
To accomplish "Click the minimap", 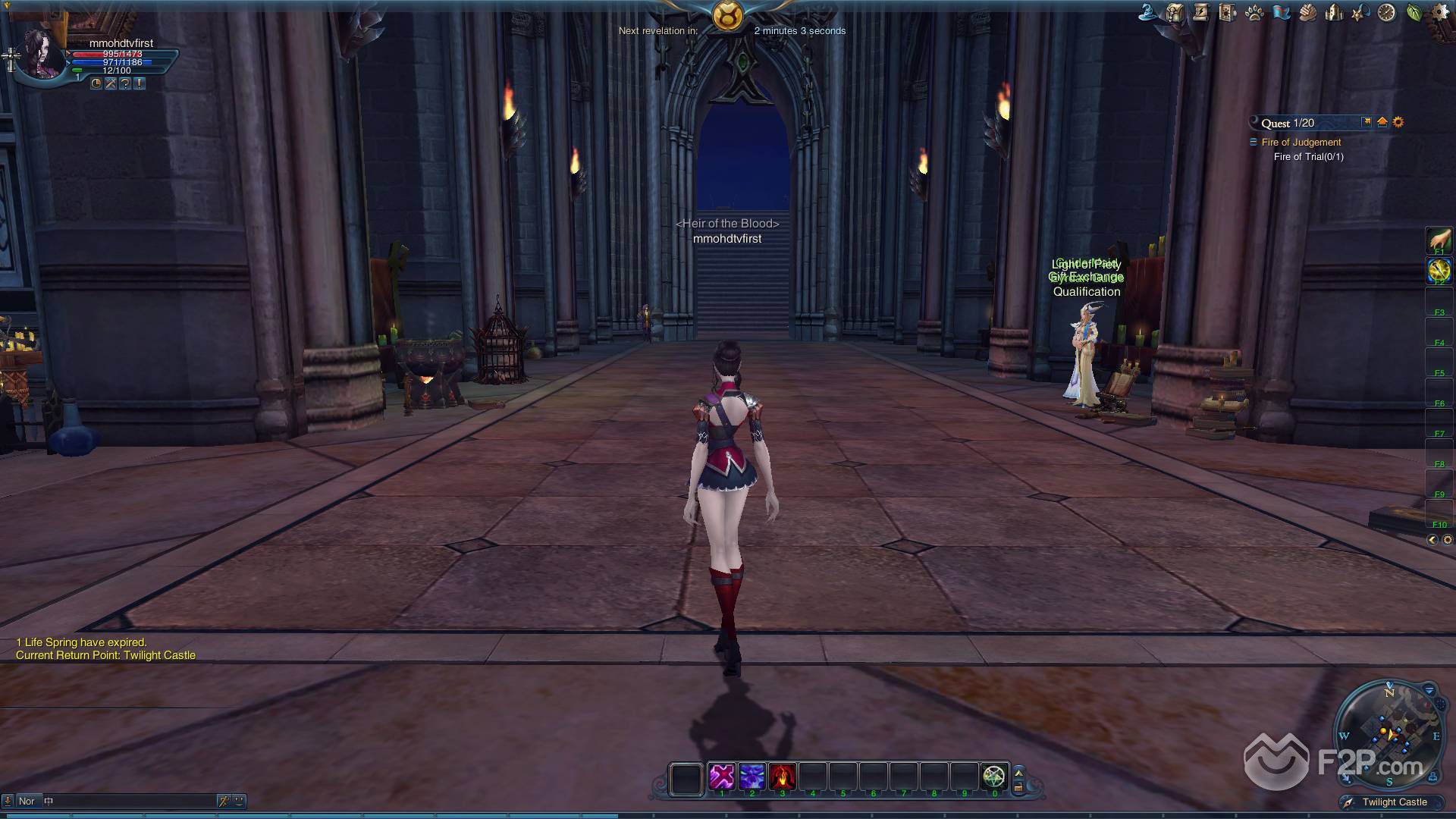I will [x=1389, y=733].
